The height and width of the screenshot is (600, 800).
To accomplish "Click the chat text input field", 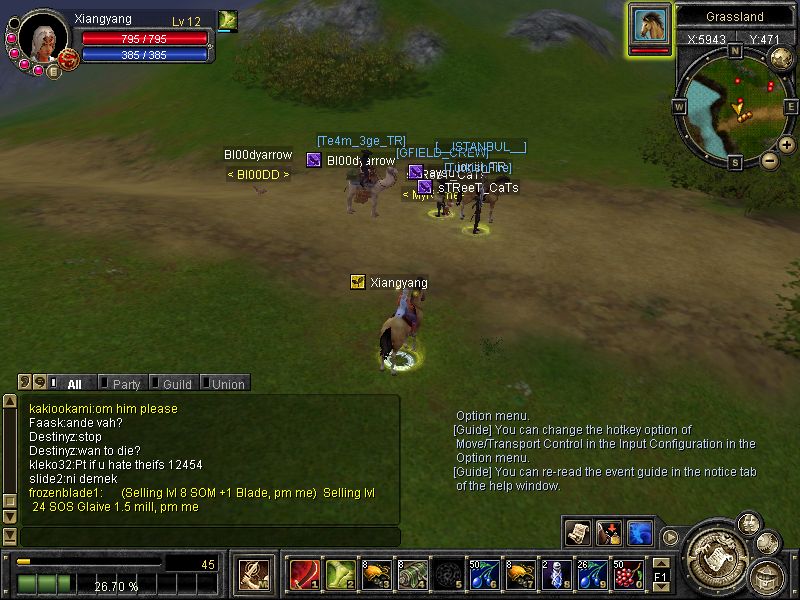I will 208,537.
